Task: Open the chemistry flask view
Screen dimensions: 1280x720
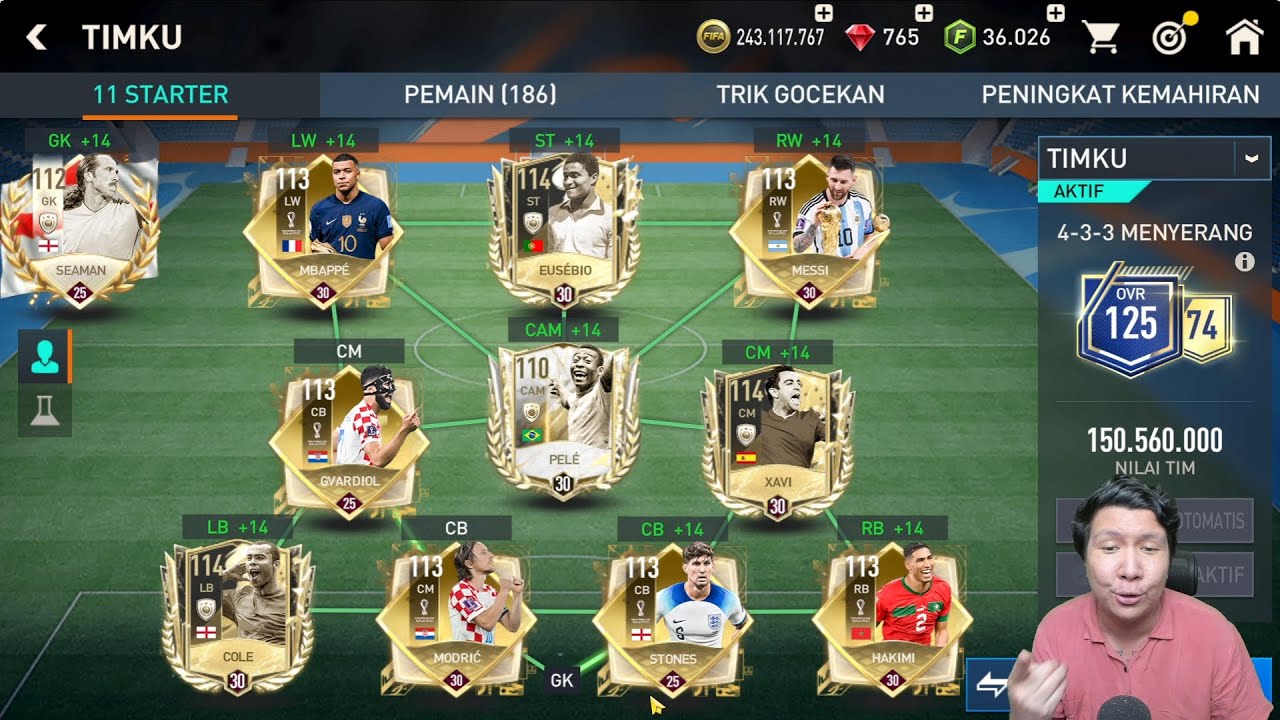Action: pyautogui.click(x=45, y=411)
